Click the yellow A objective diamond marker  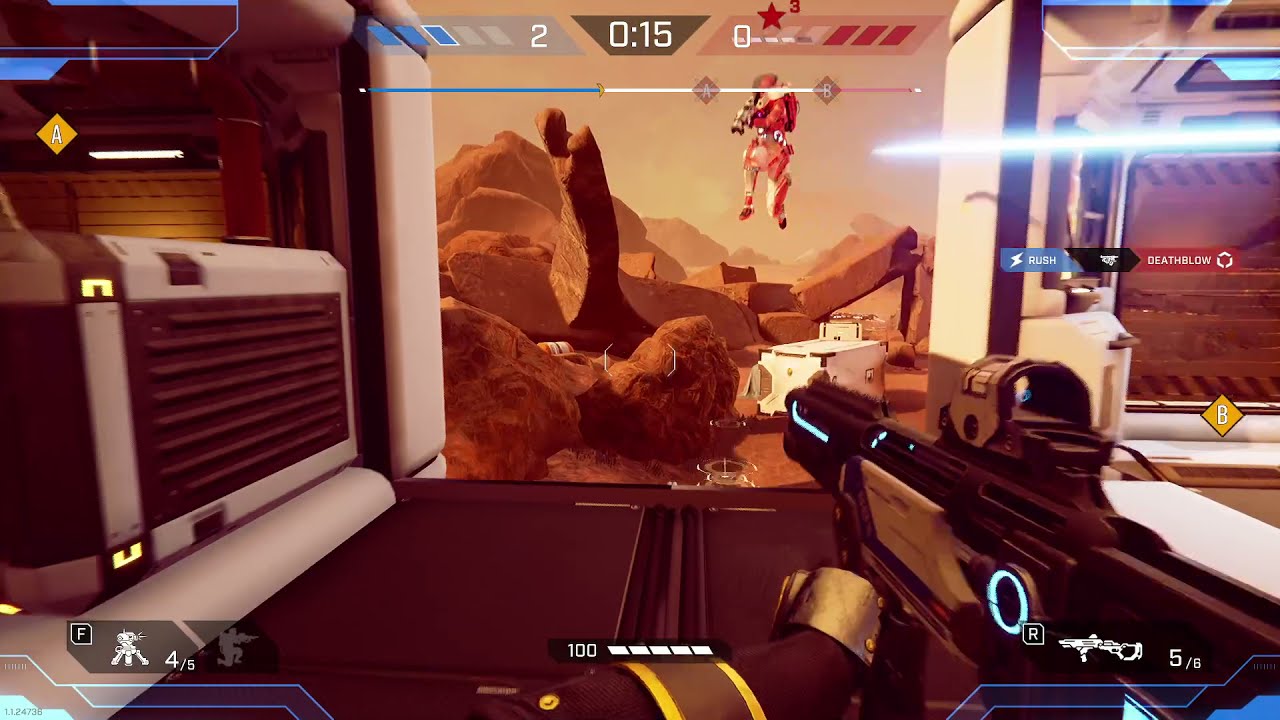click(57, 134)
